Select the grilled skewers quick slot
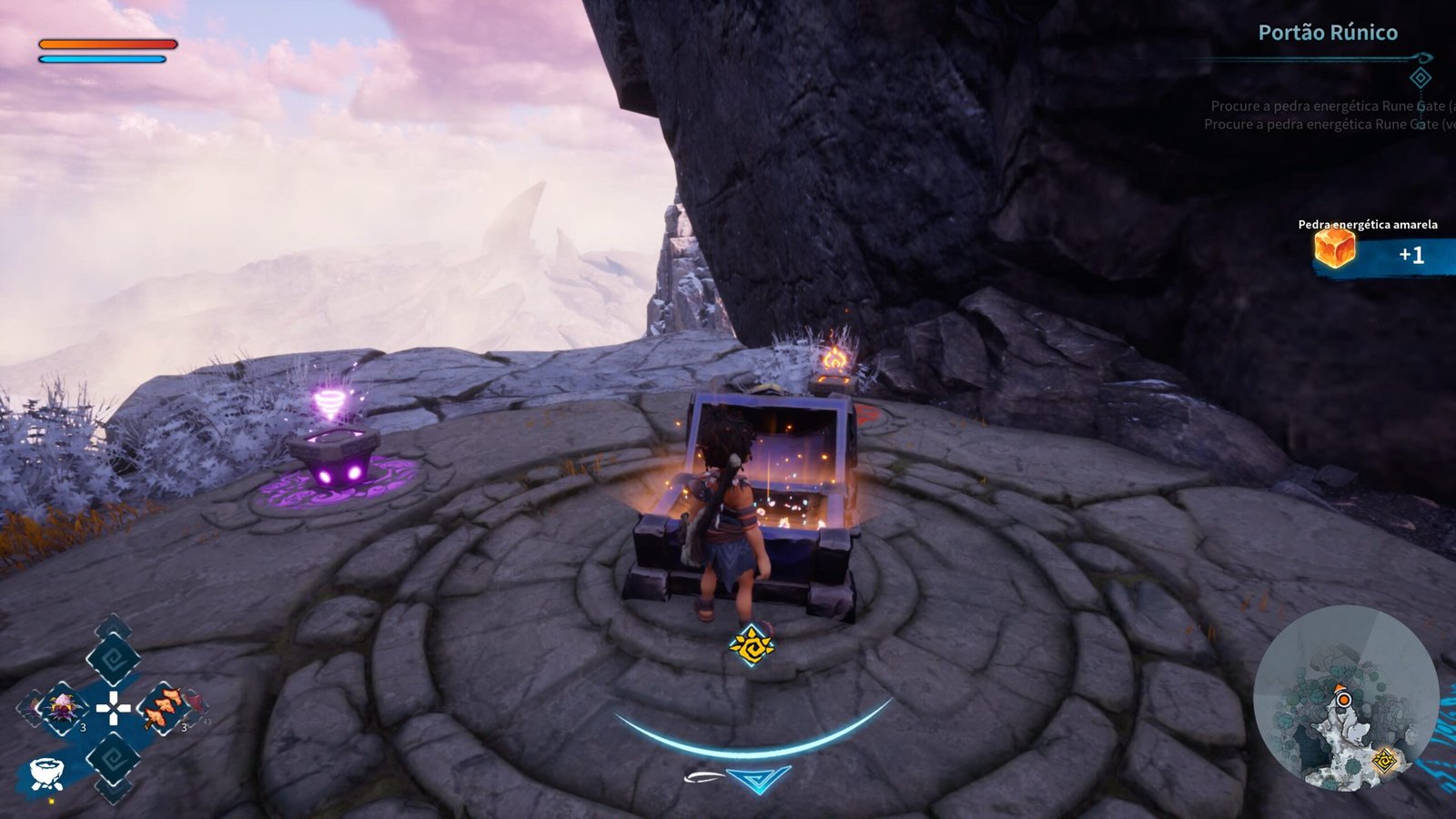 (163, 707)
